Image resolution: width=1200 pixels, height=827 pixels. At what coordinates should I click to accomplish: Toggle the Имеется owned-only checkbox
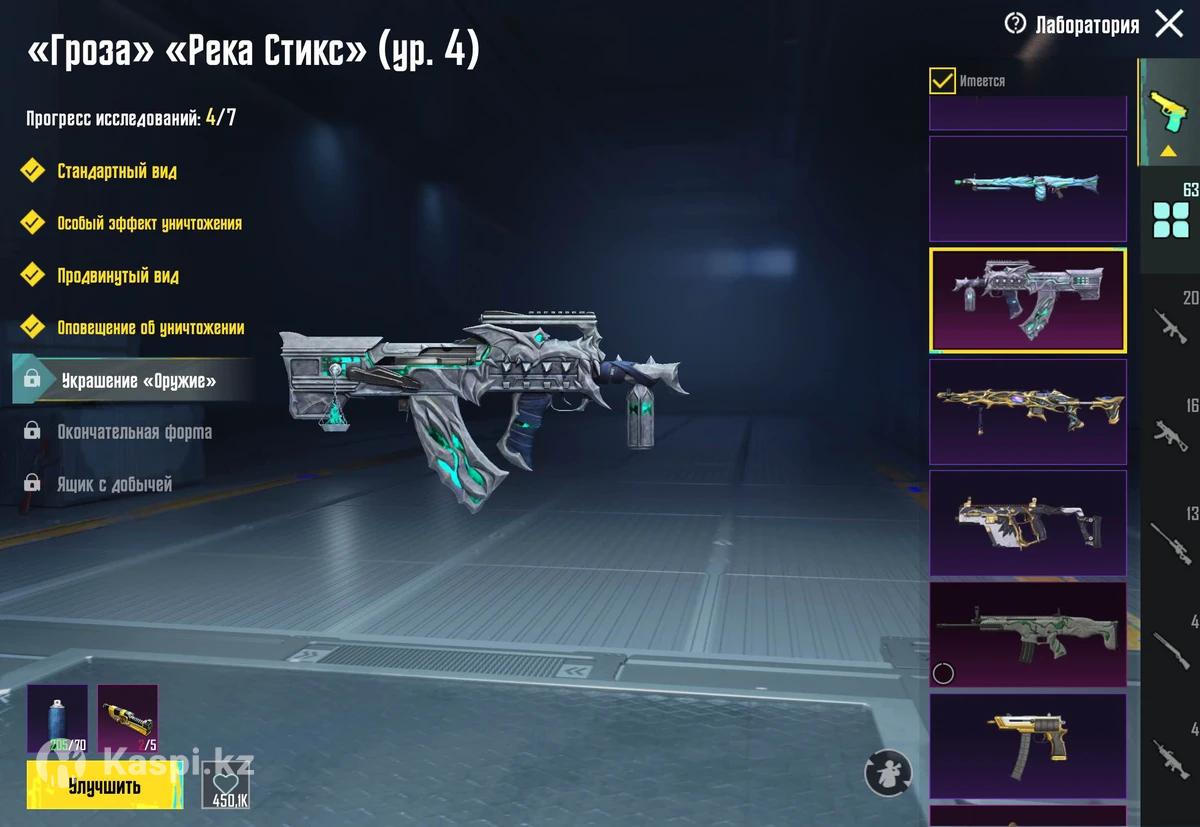pyautogui.click(x=942, y=81)
